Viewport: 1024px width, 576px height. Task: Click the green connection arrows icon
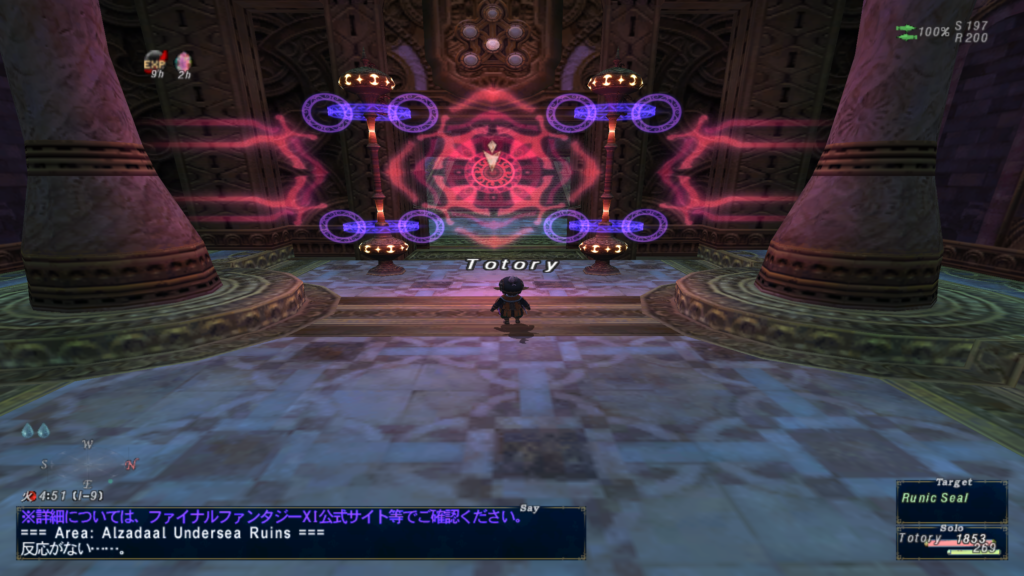tap(906, 33)
